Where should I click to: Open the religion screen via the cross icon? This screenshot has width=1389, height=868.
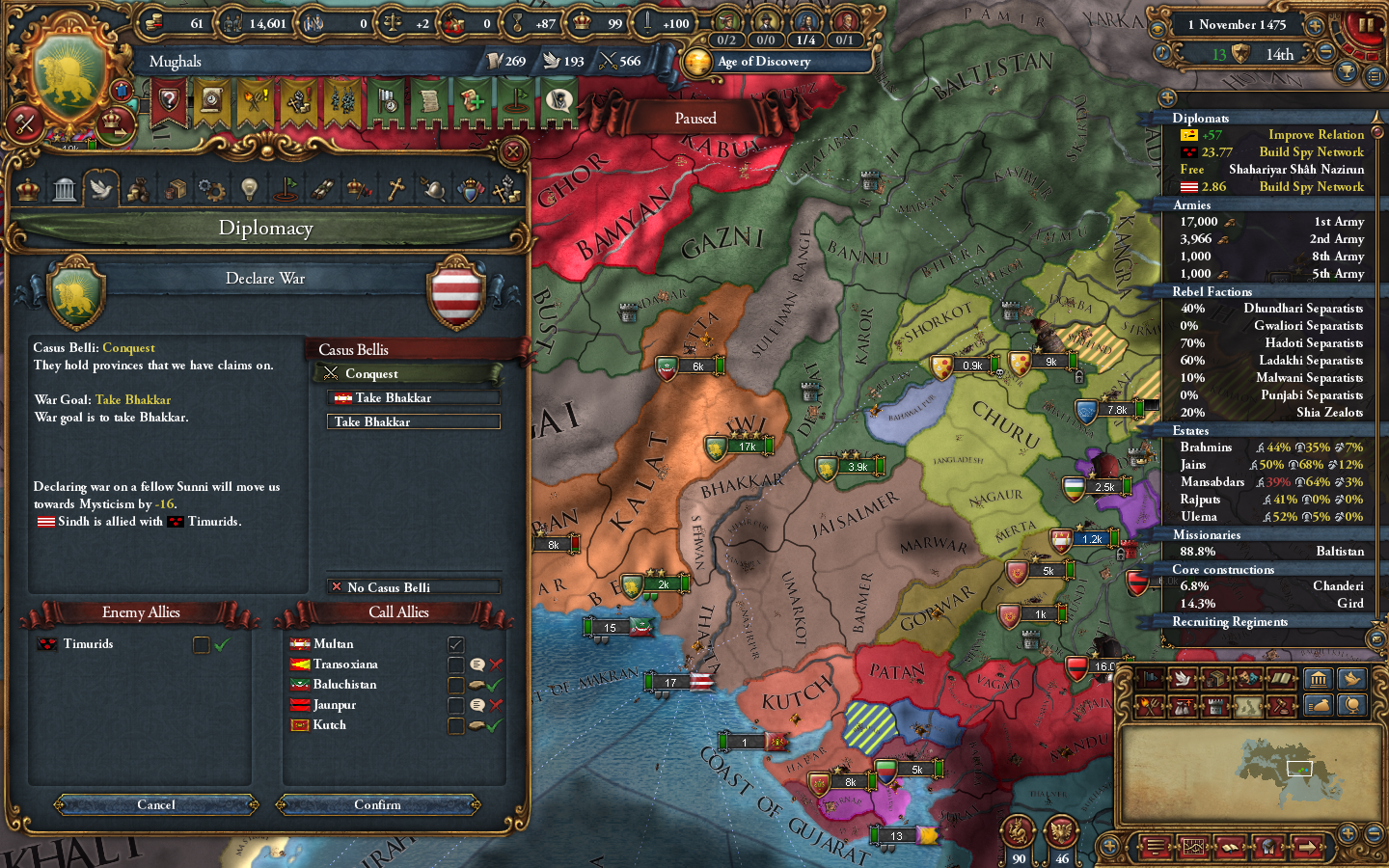396,188
